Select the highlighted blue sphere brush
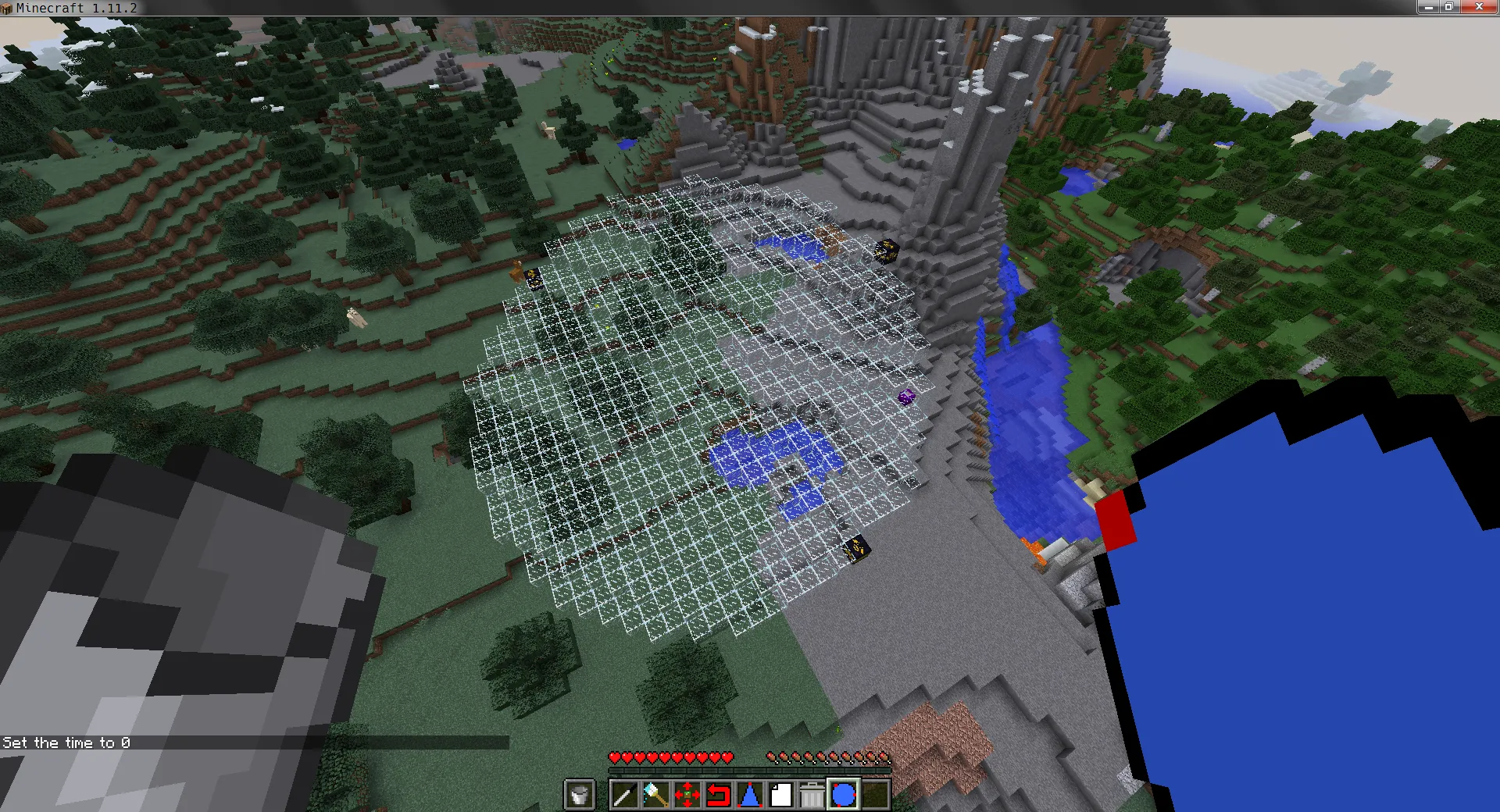 [845, 794]
